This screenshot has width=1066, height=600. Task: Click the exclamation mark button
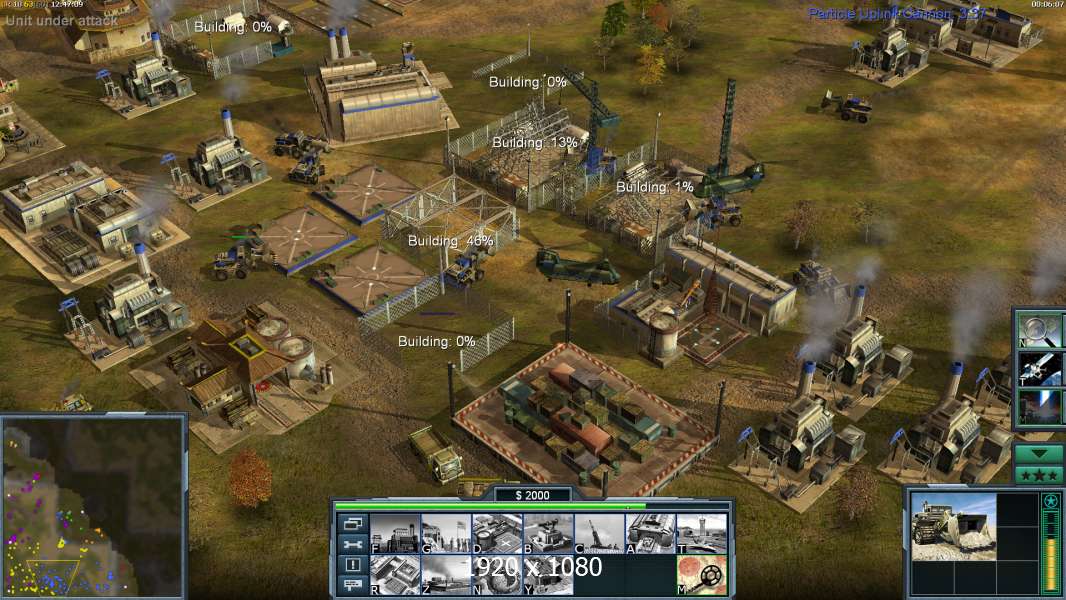point(352,565)
